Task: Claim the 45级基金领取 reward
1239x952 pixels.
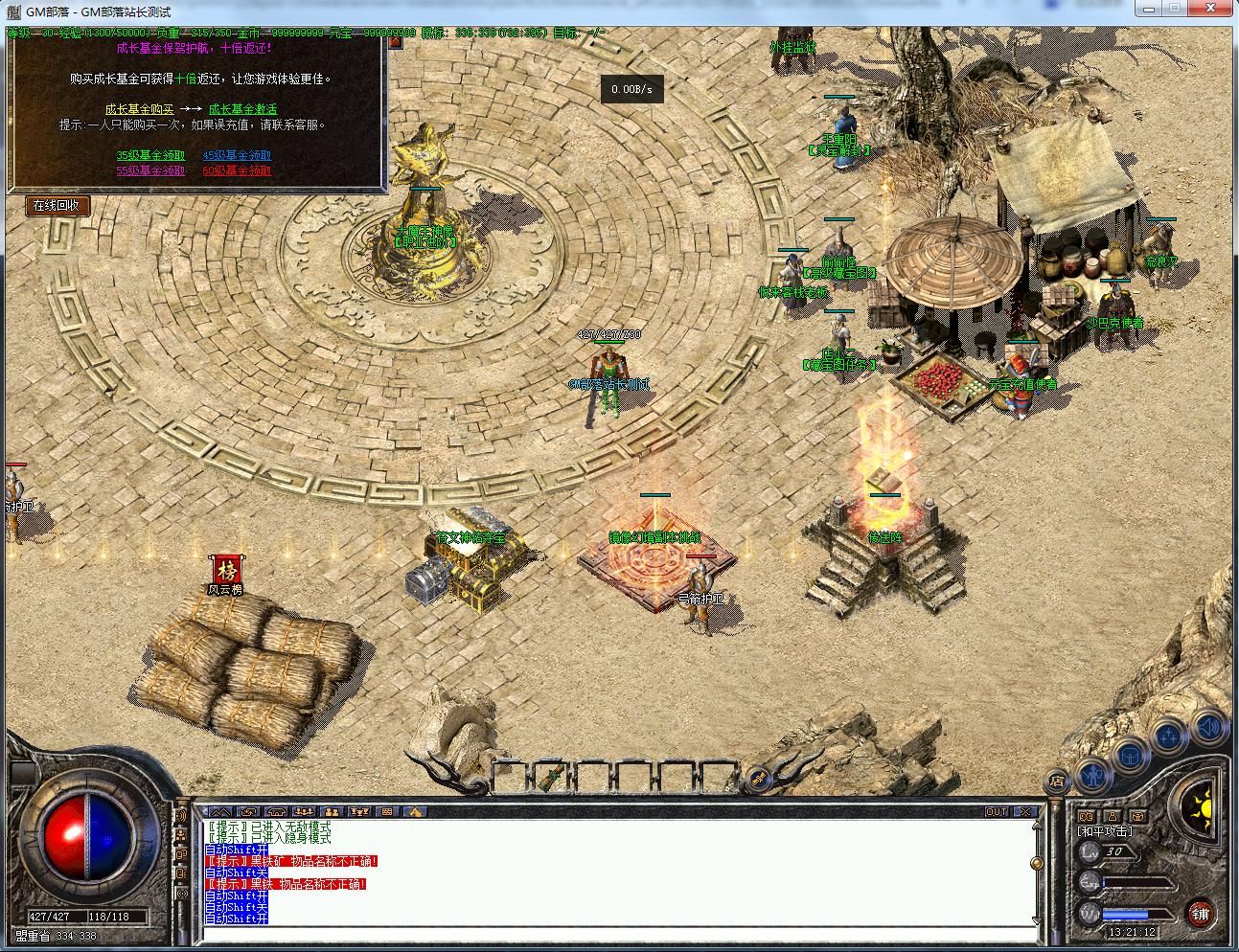Action: pyautogui.click(x=236, y=155)
